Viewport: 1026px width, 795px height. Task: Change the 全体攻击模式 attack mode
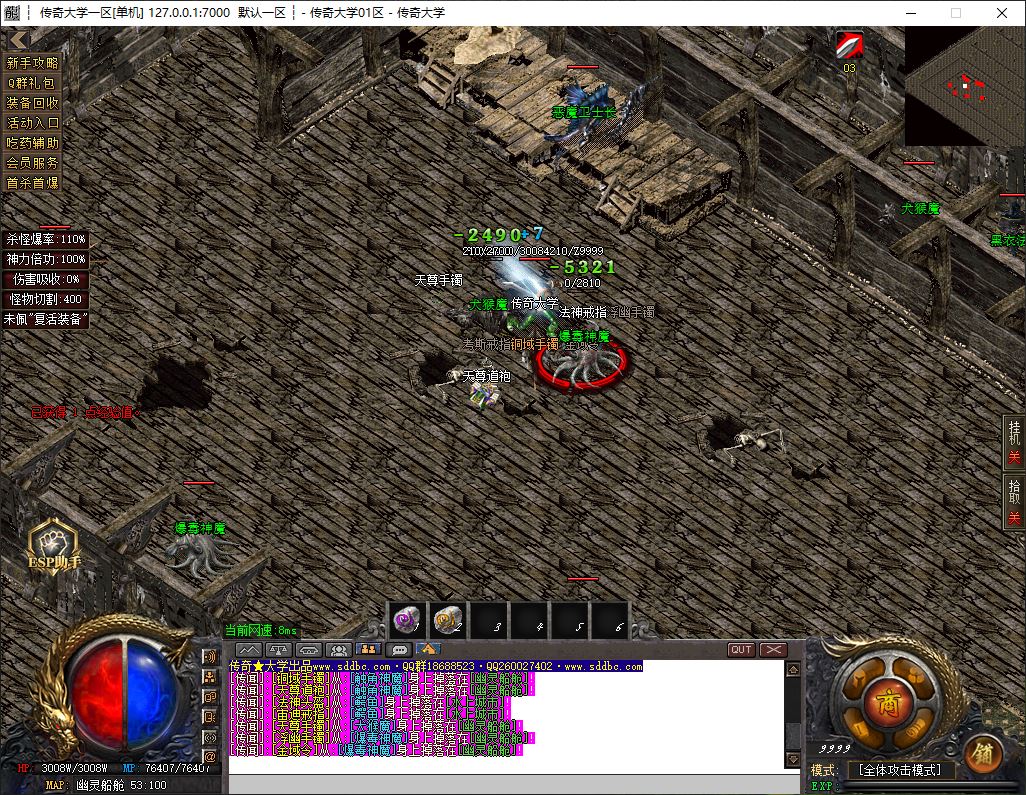coord(900,770)
